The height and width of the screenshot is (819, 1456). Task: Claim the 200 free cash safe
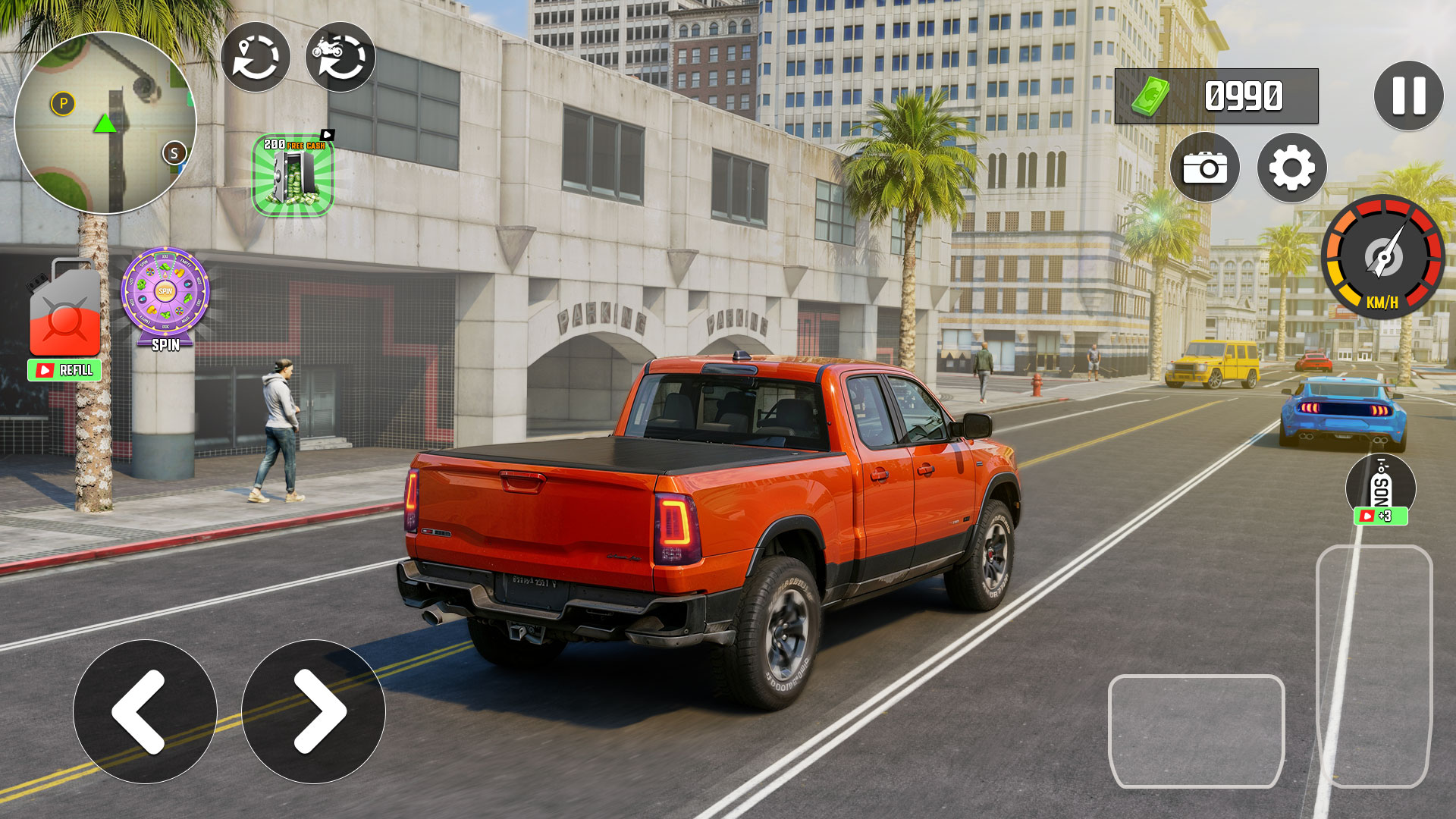click(x=293, y=176)
